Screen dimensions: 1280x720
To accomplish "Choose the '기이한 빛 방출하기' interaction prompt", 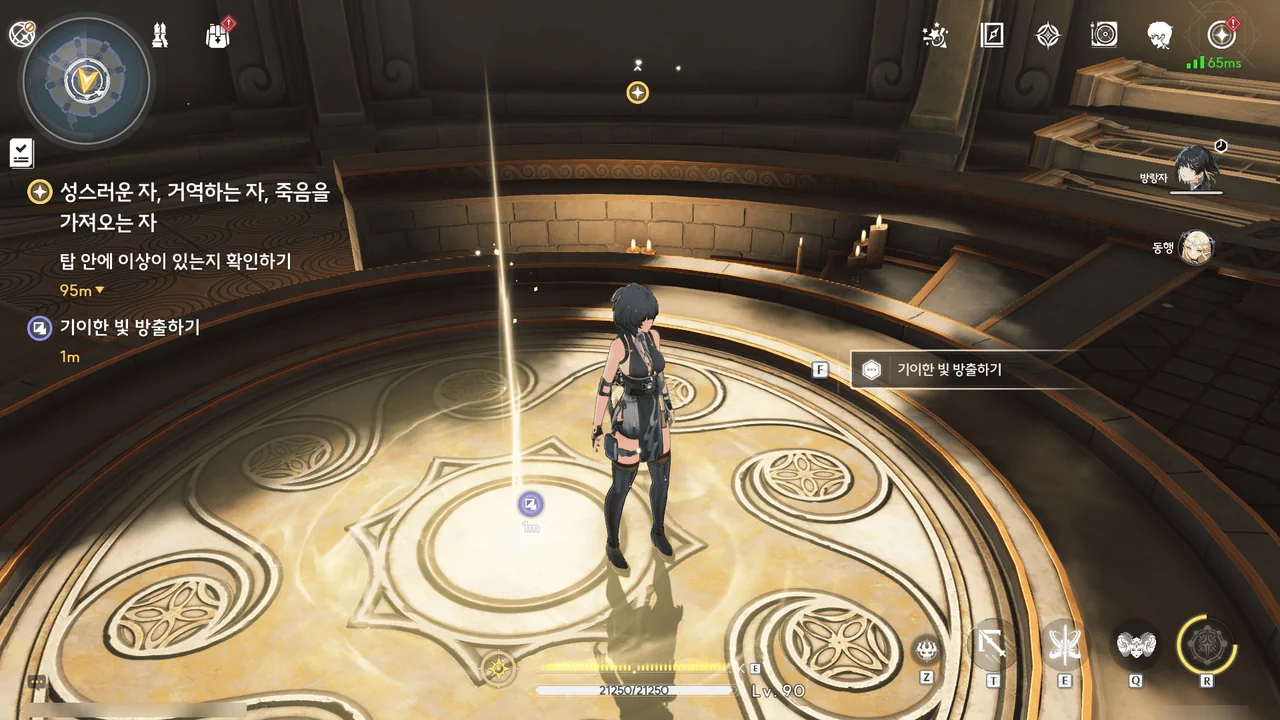I will (x=948, y=370).
